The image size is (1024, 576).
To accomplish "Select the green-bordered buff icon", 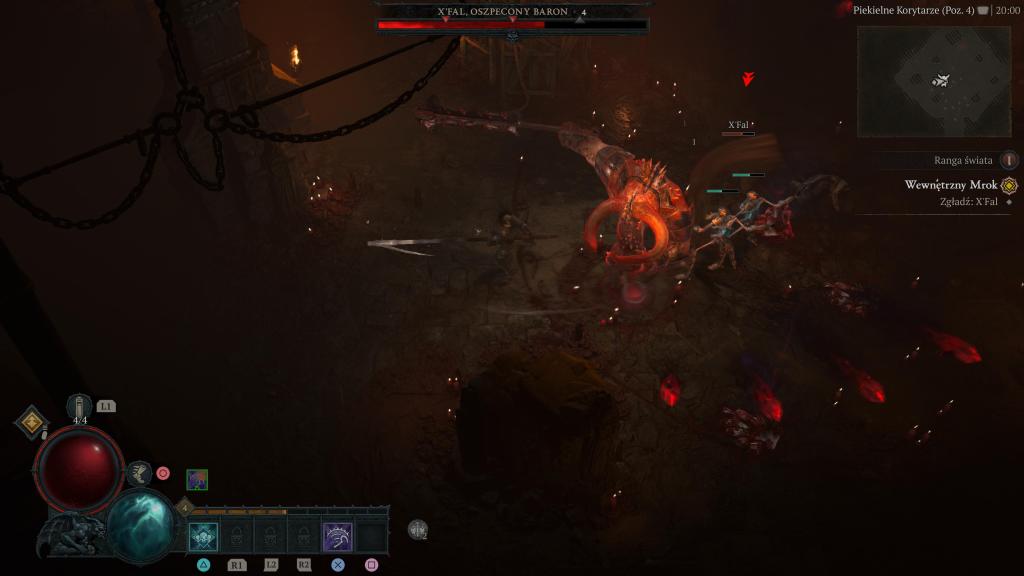I will [x=197, y=480].
